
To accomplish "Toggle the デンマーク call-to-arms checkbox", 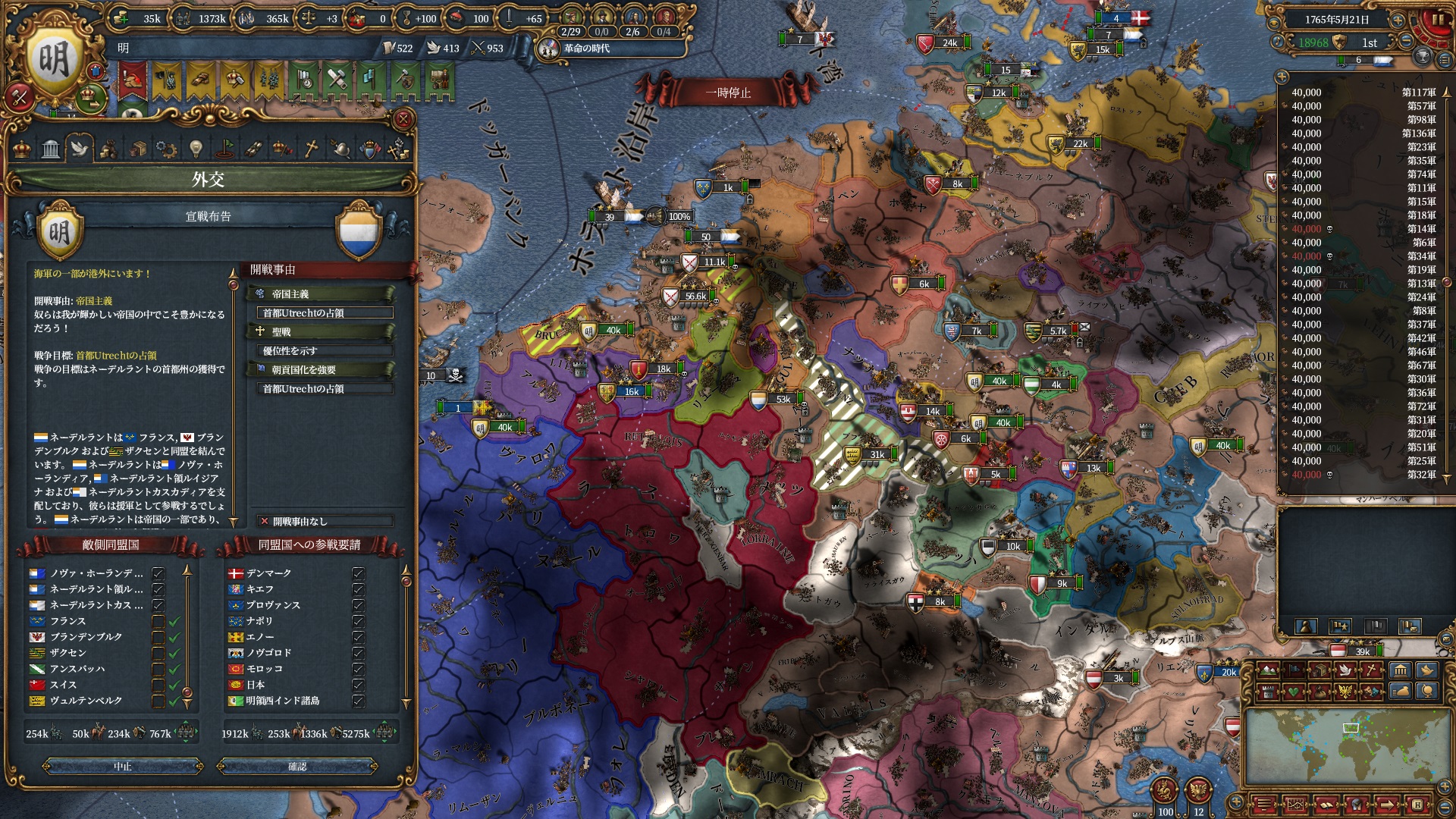I will pyautogui.click(x=358, y=573).
